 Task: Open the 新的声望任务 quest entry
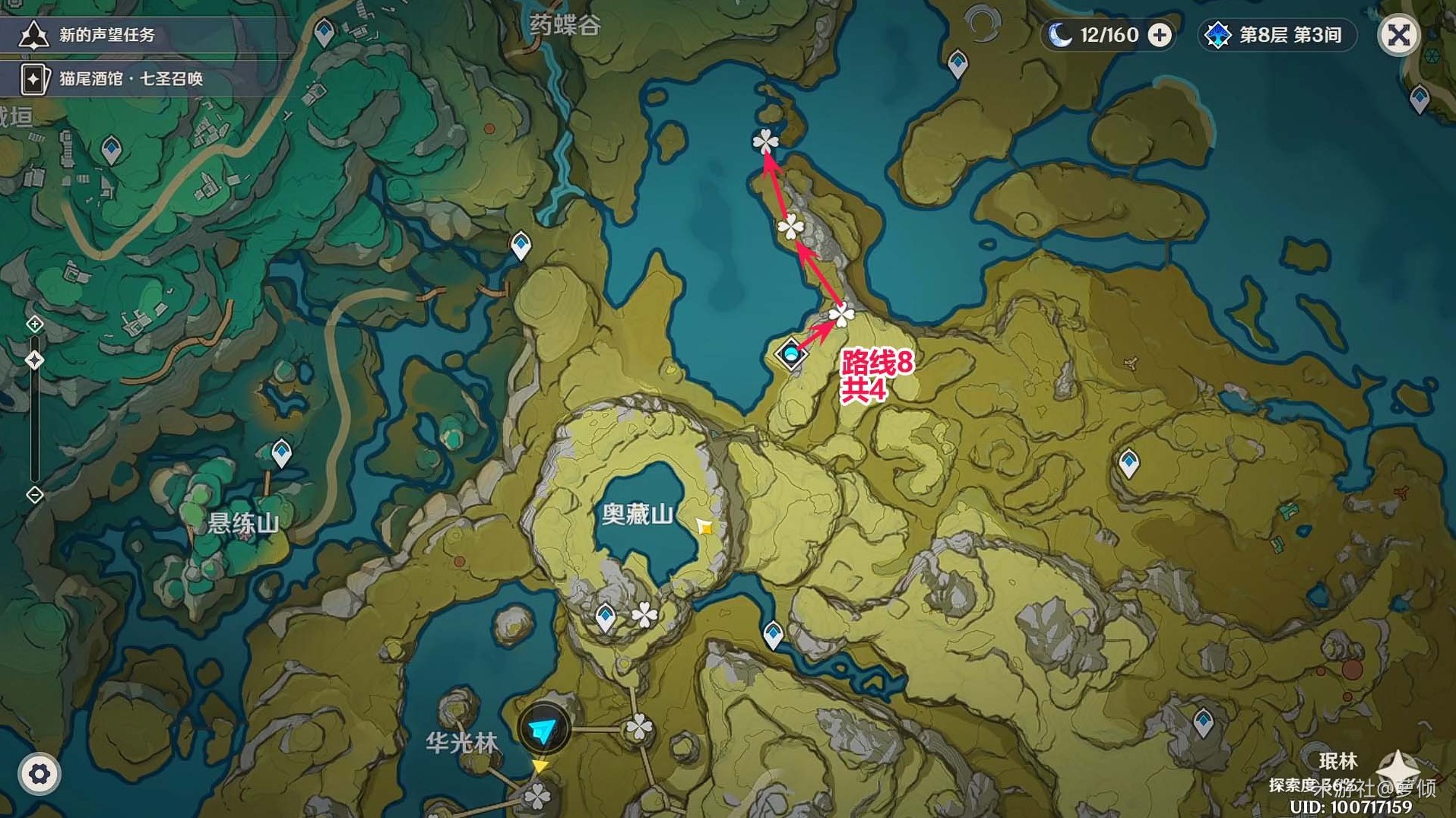[106, 35]
